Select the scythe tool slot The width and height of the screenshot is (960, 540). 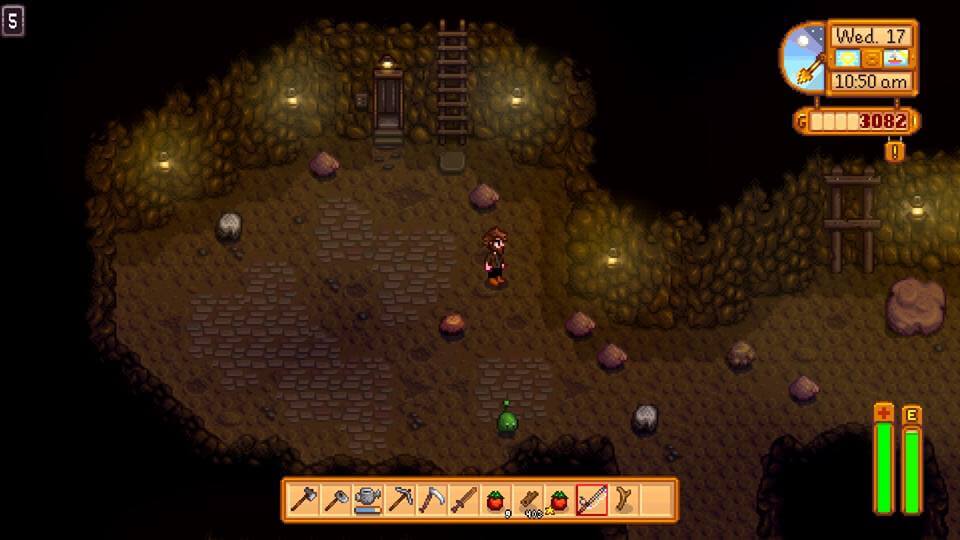pyautogui.click(x=431, y=499)
